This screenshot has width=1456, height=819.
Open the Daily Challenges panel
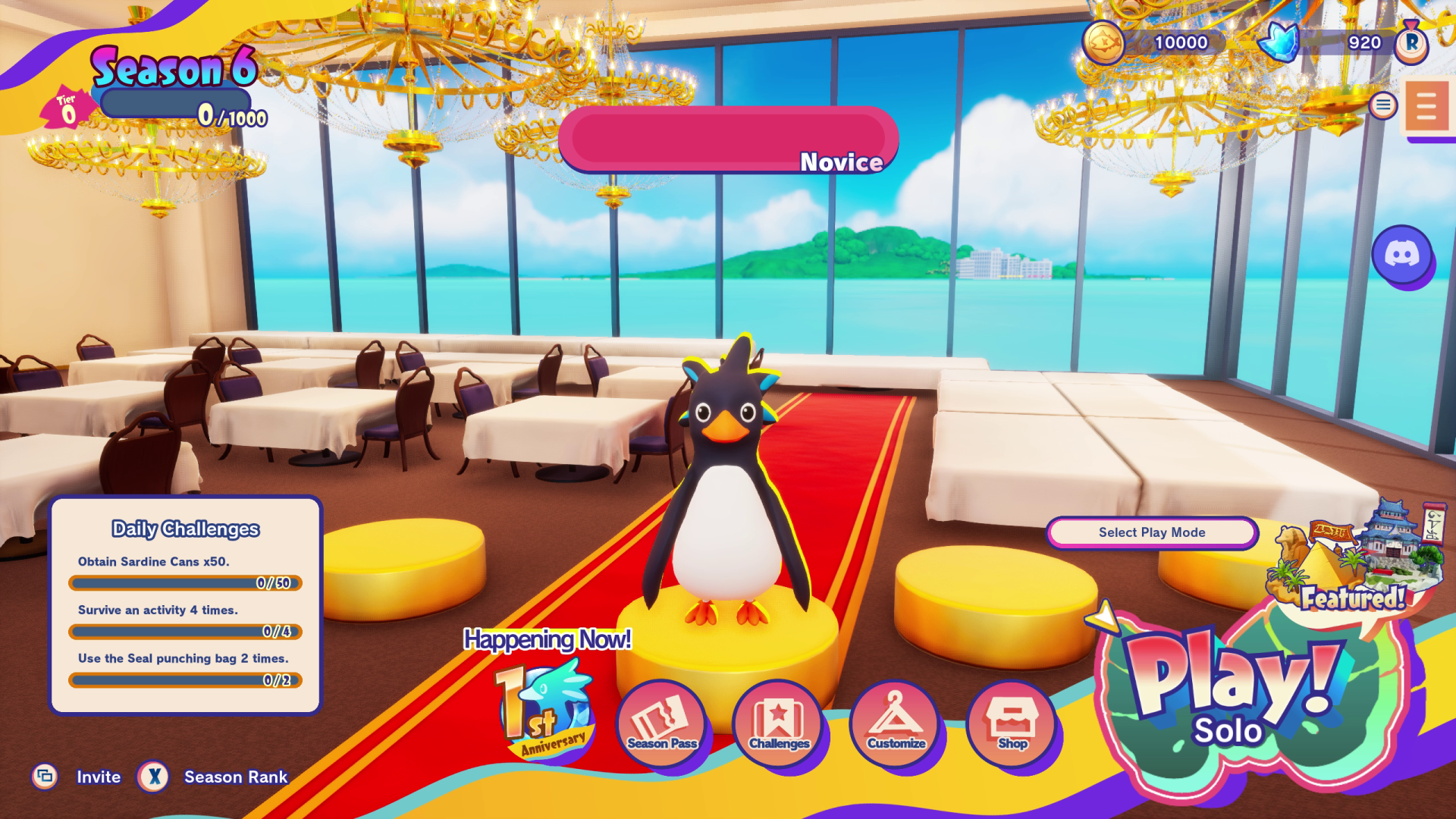coord(186,605)
